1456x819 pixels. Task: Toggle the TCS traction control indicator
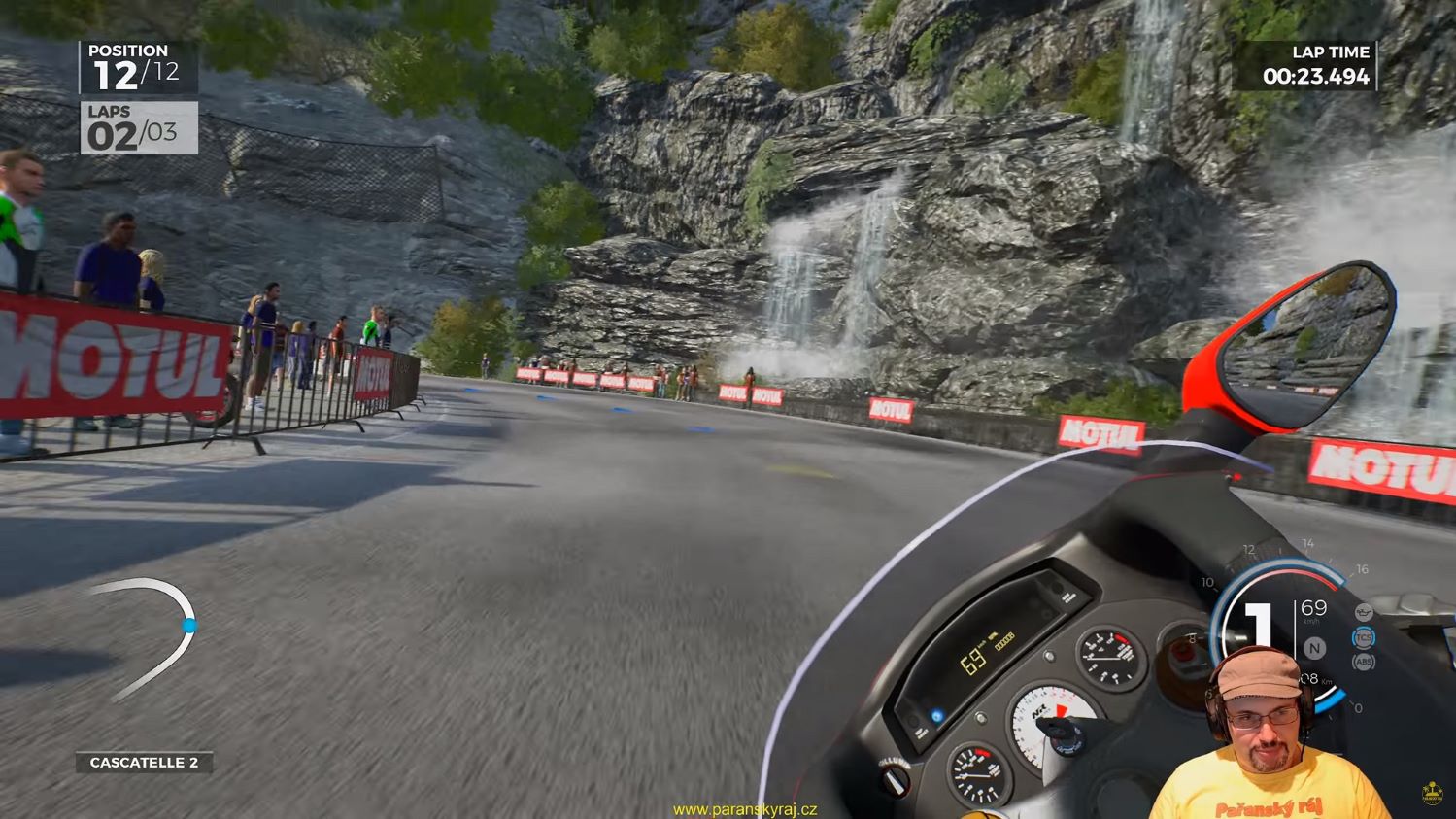(x=1364, y=638)
